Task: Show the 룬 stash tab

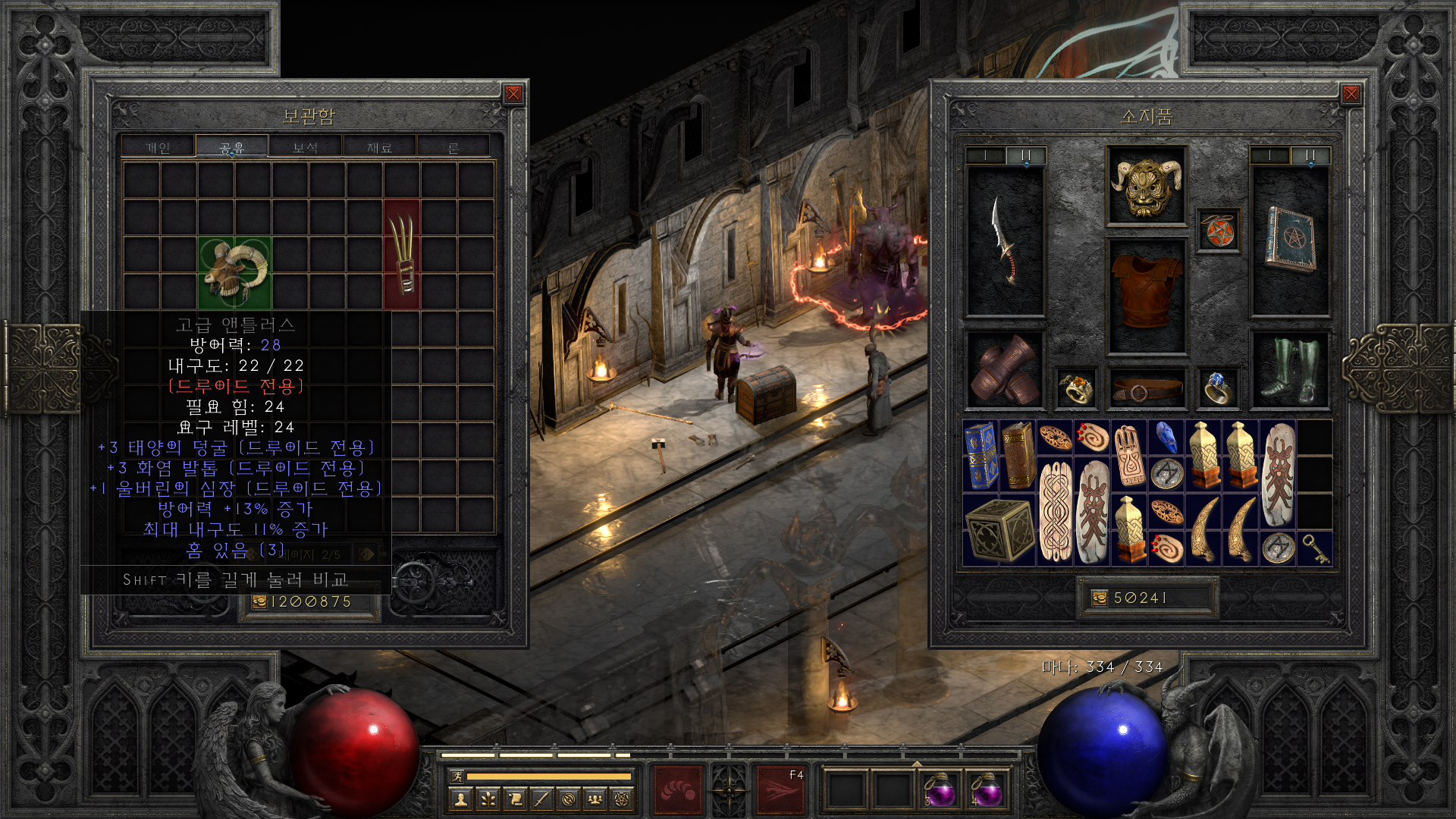Action: 453,147
